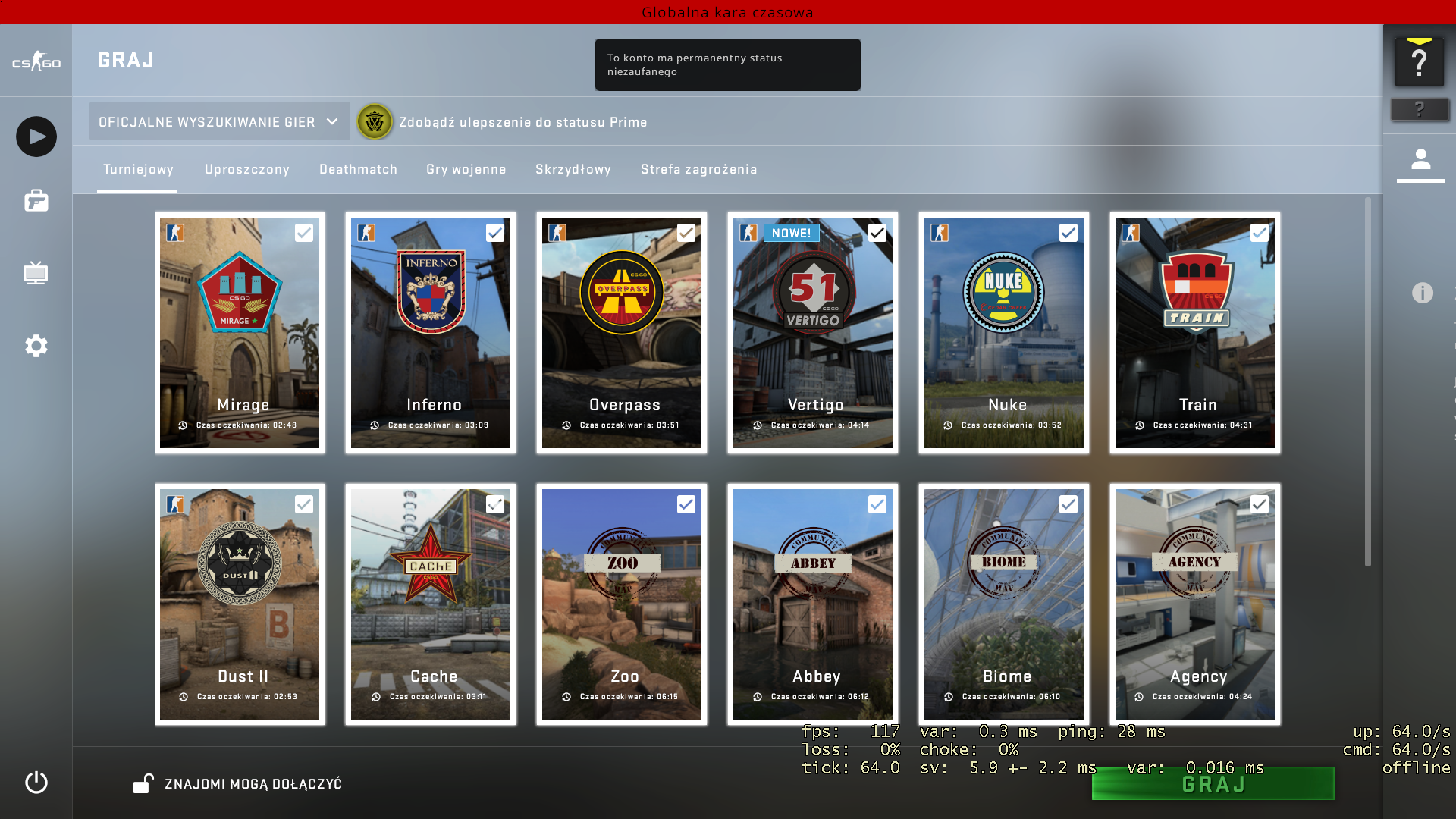The width and height of the screenshot is (1456, 819).
Task: Open the friends profile icon on the right
Action: click(x=1421, y=160)
